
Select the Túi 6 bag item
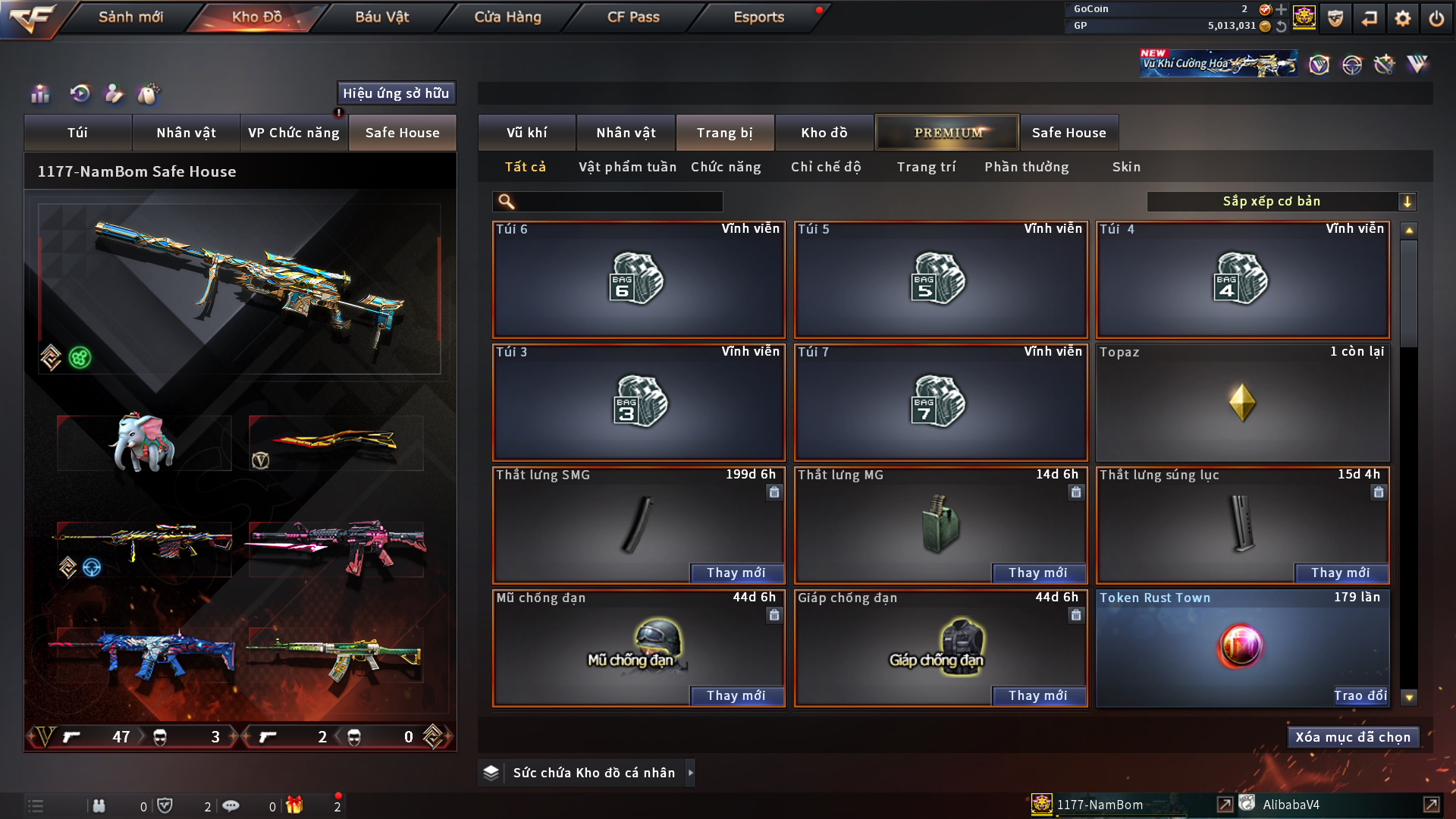(639, 280)
